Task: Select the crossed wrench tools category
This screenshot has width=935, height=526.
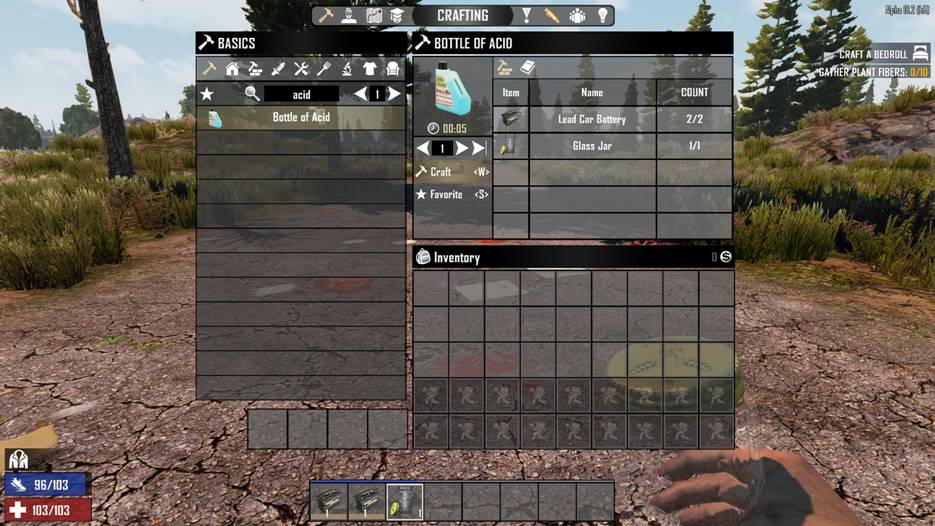Action: pyautogui.click(x=301, y=69)
